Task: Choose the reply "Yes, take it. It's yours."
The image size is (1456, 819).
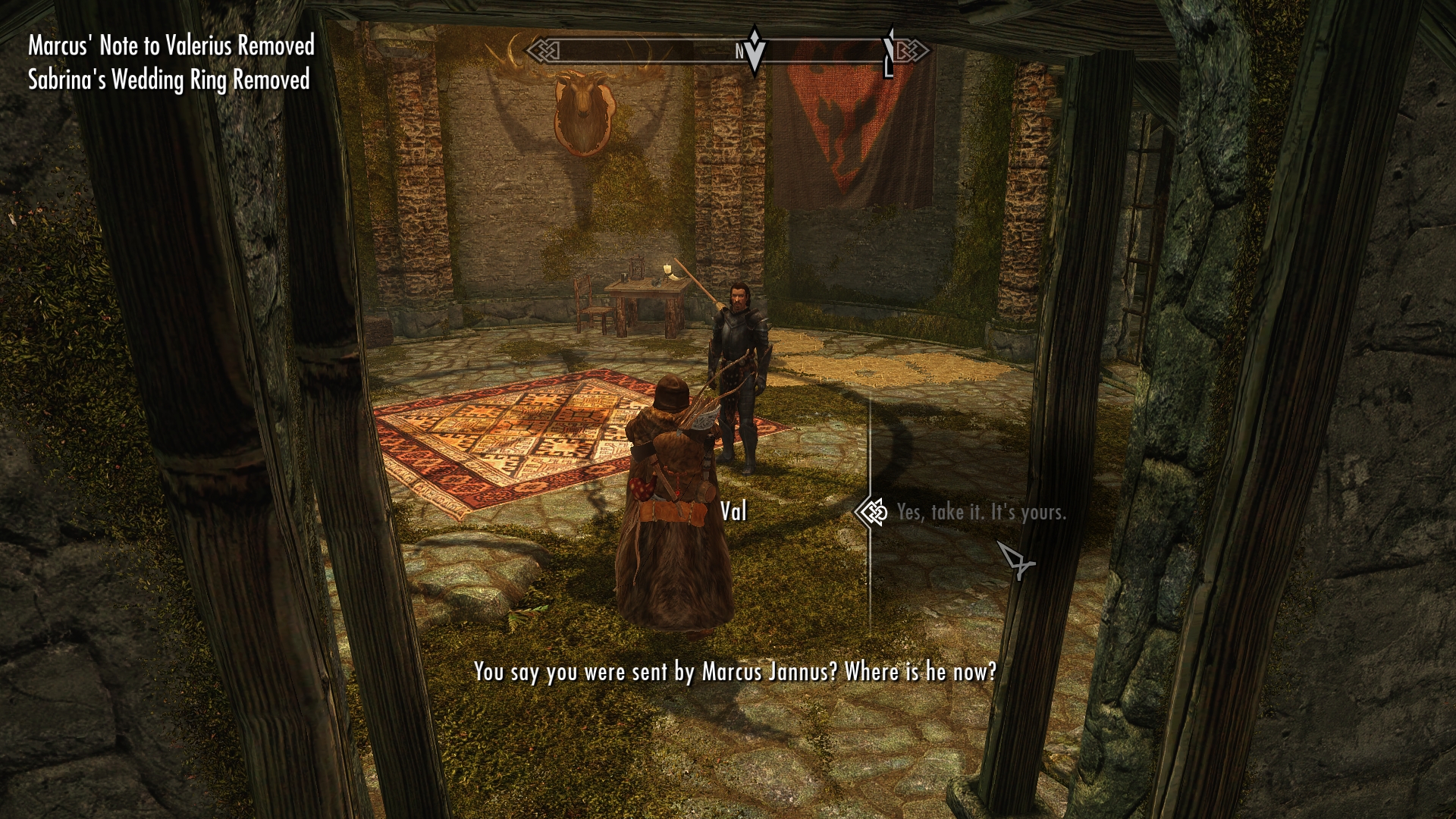Action: (x=981, y=513)
